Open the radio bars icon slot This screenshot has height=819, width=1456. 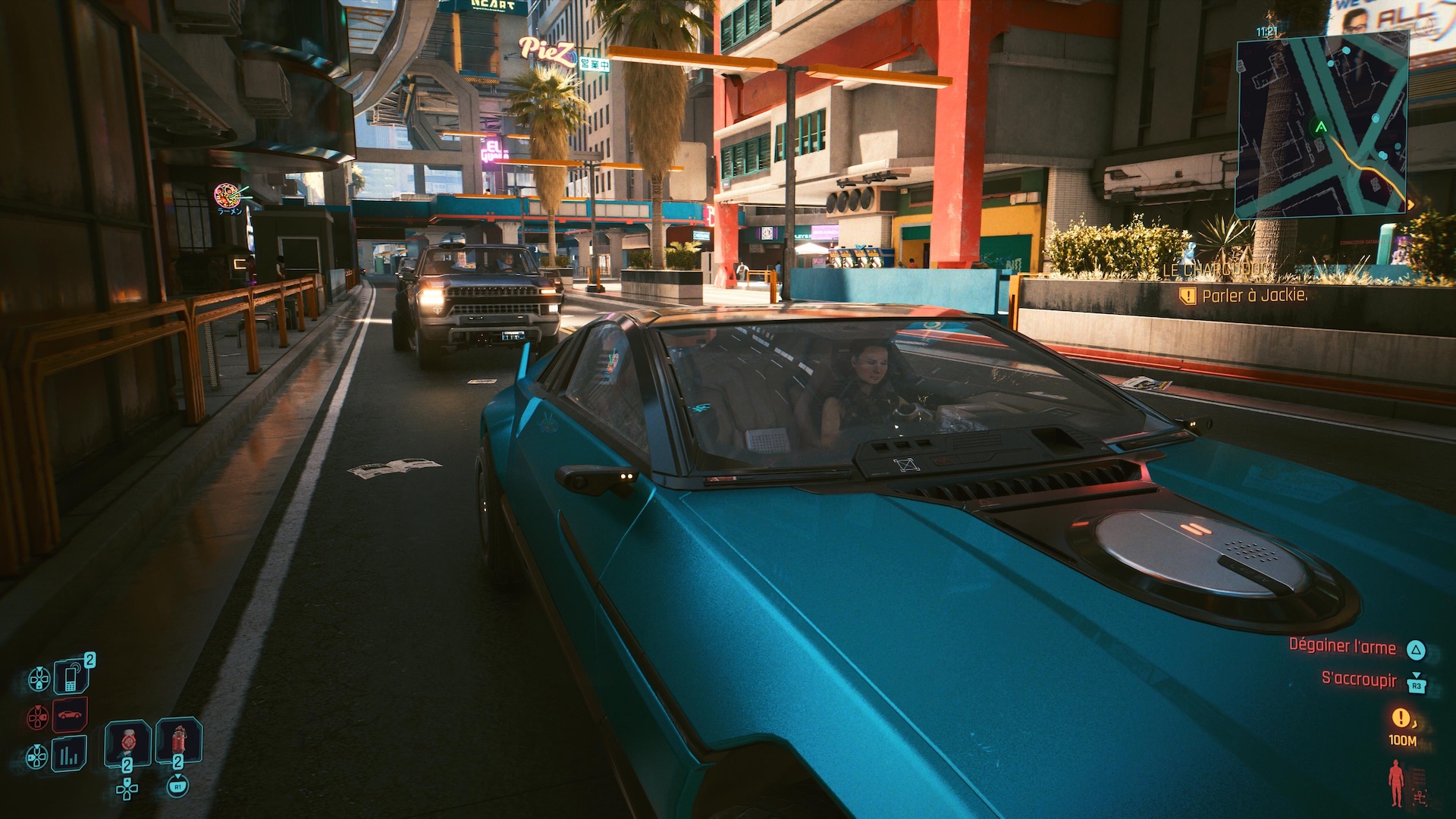[x=70, y=754]
